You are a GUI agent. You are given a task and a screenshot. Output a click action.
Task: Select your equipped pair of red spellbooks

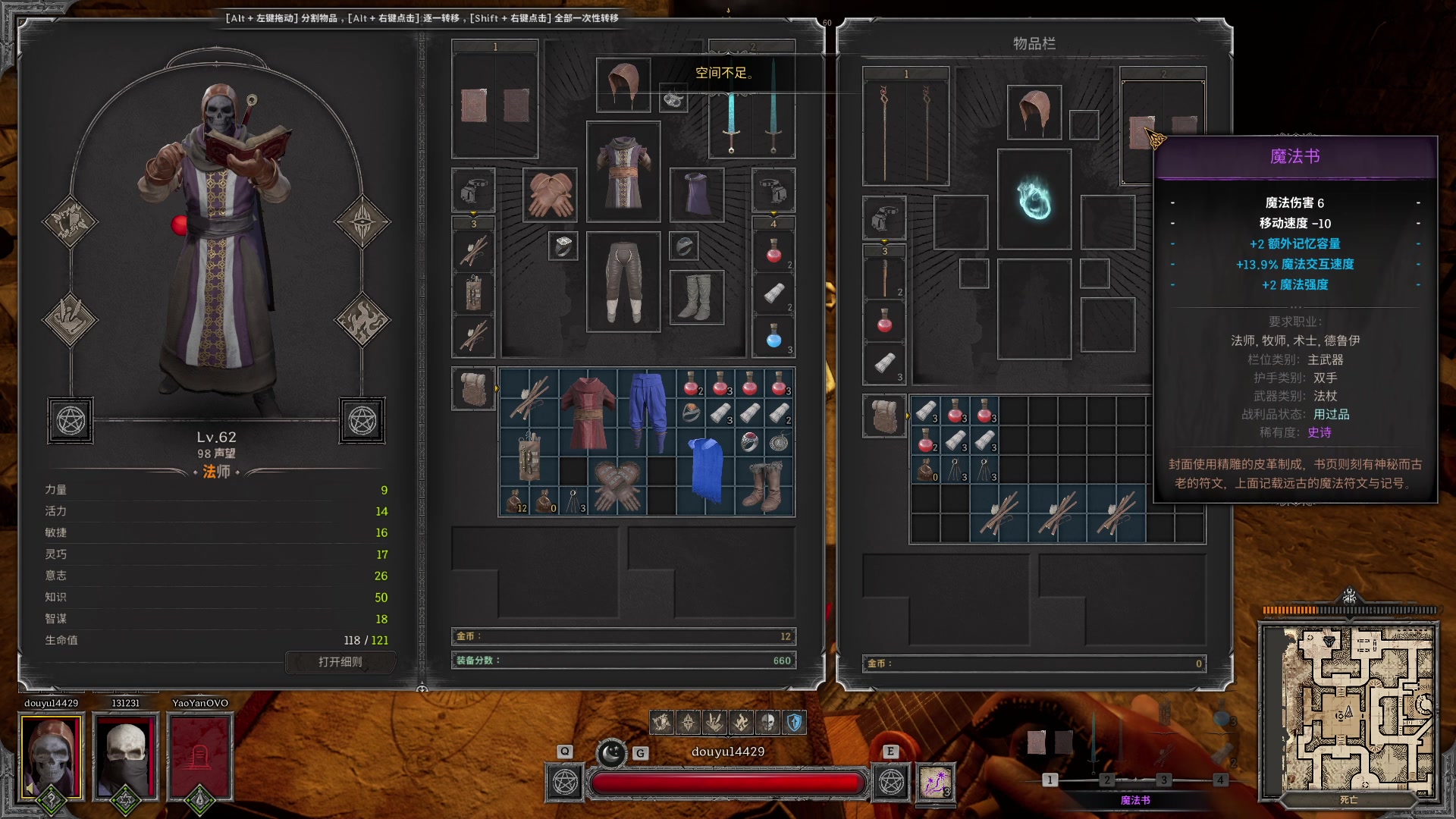495,105
